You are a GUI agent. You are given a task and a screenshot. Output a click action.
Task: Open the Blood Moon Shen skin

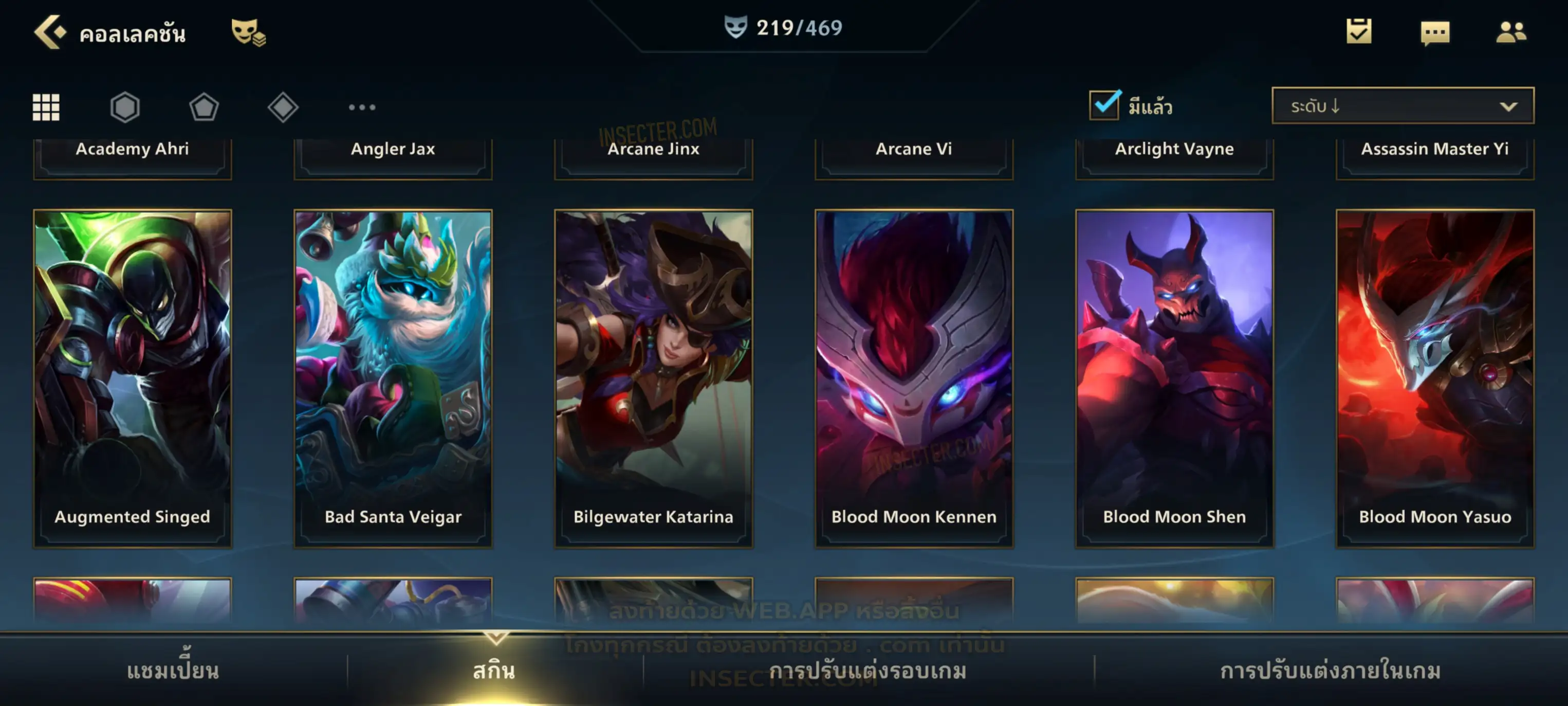point(1174,377)
